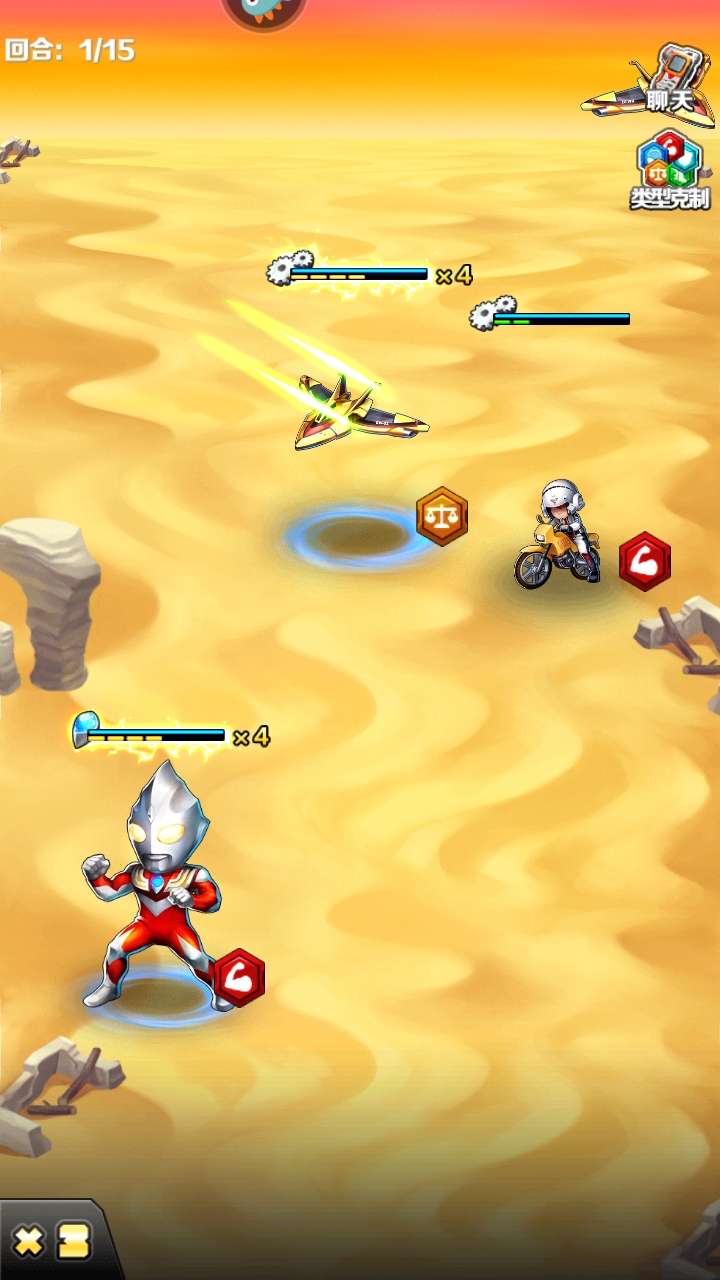Open the chat (聊天) button

click(x=655, y=85)
